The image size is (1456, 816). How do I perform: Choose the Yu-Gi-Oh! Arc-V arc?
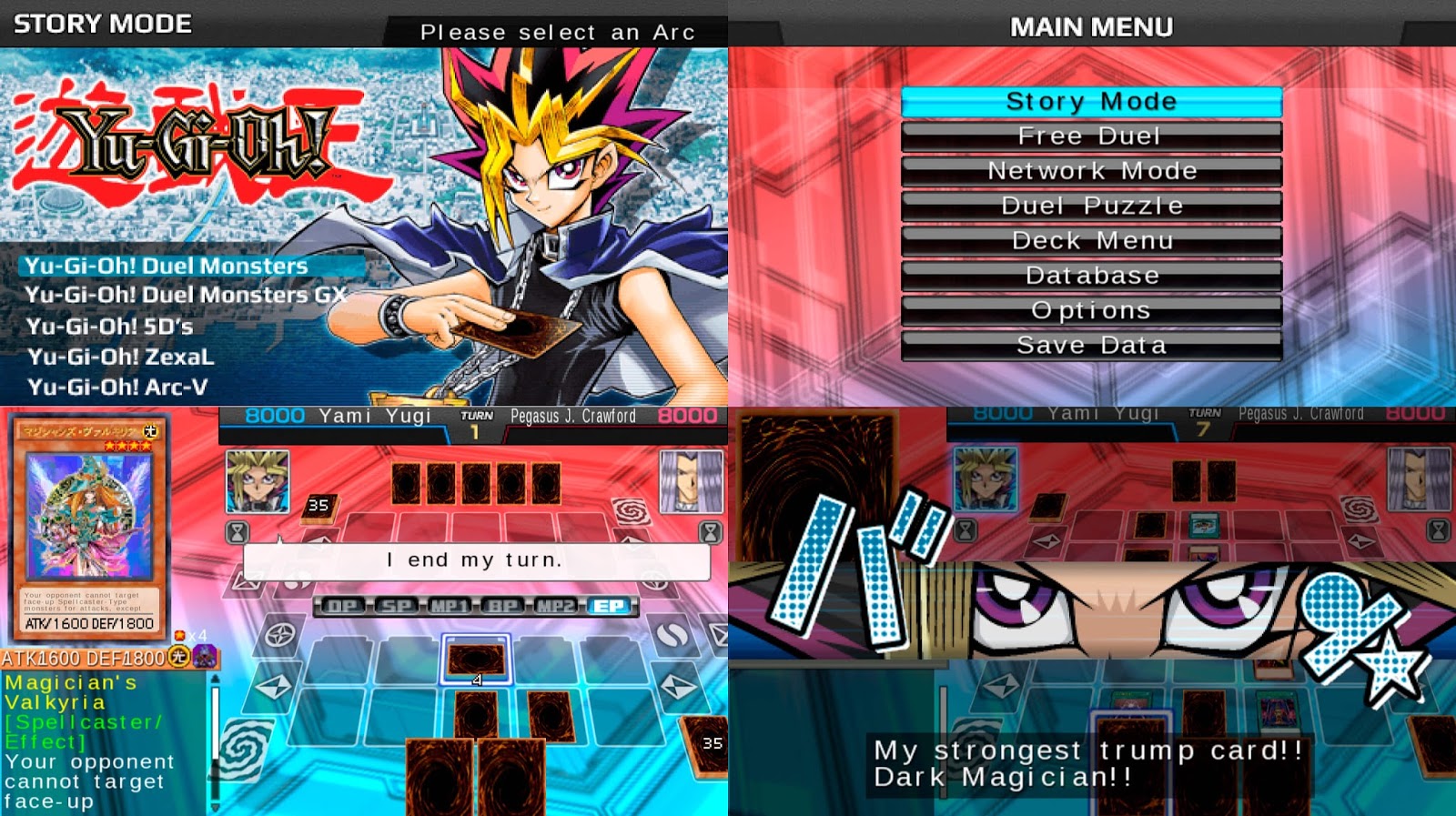point(118,387)
